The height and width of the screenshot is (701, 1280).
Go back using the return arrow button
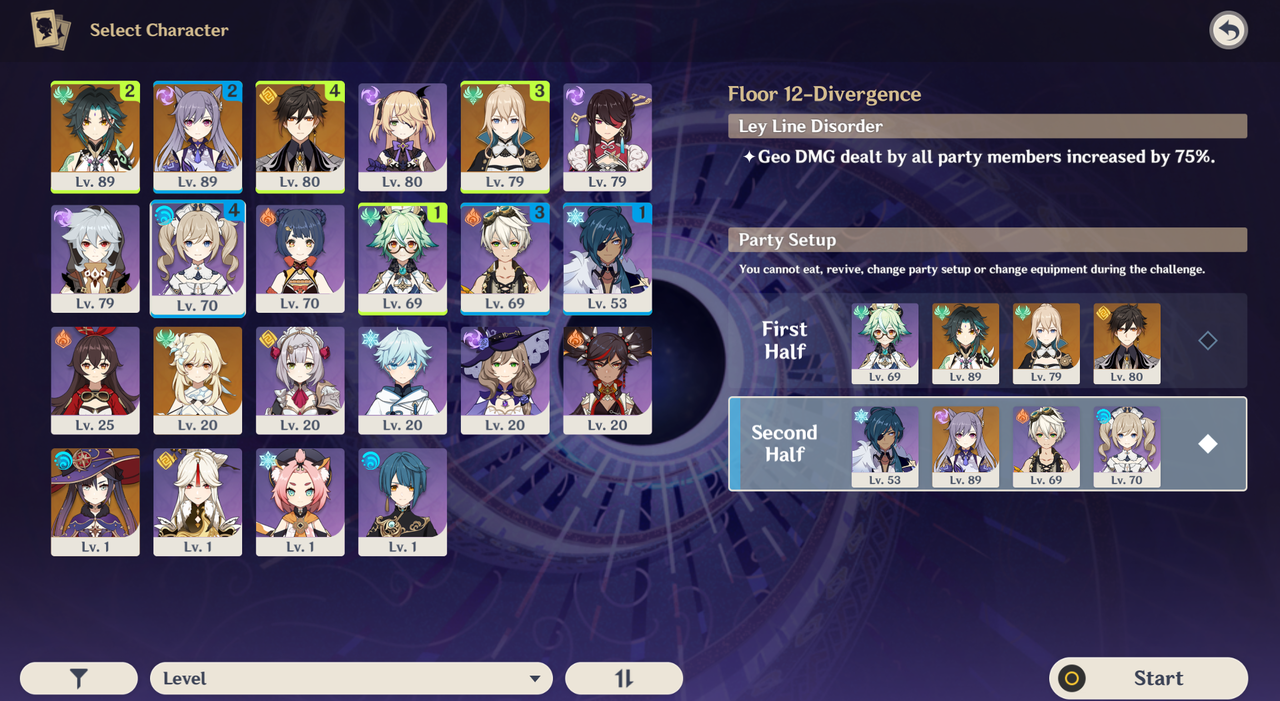point(1228,31)
